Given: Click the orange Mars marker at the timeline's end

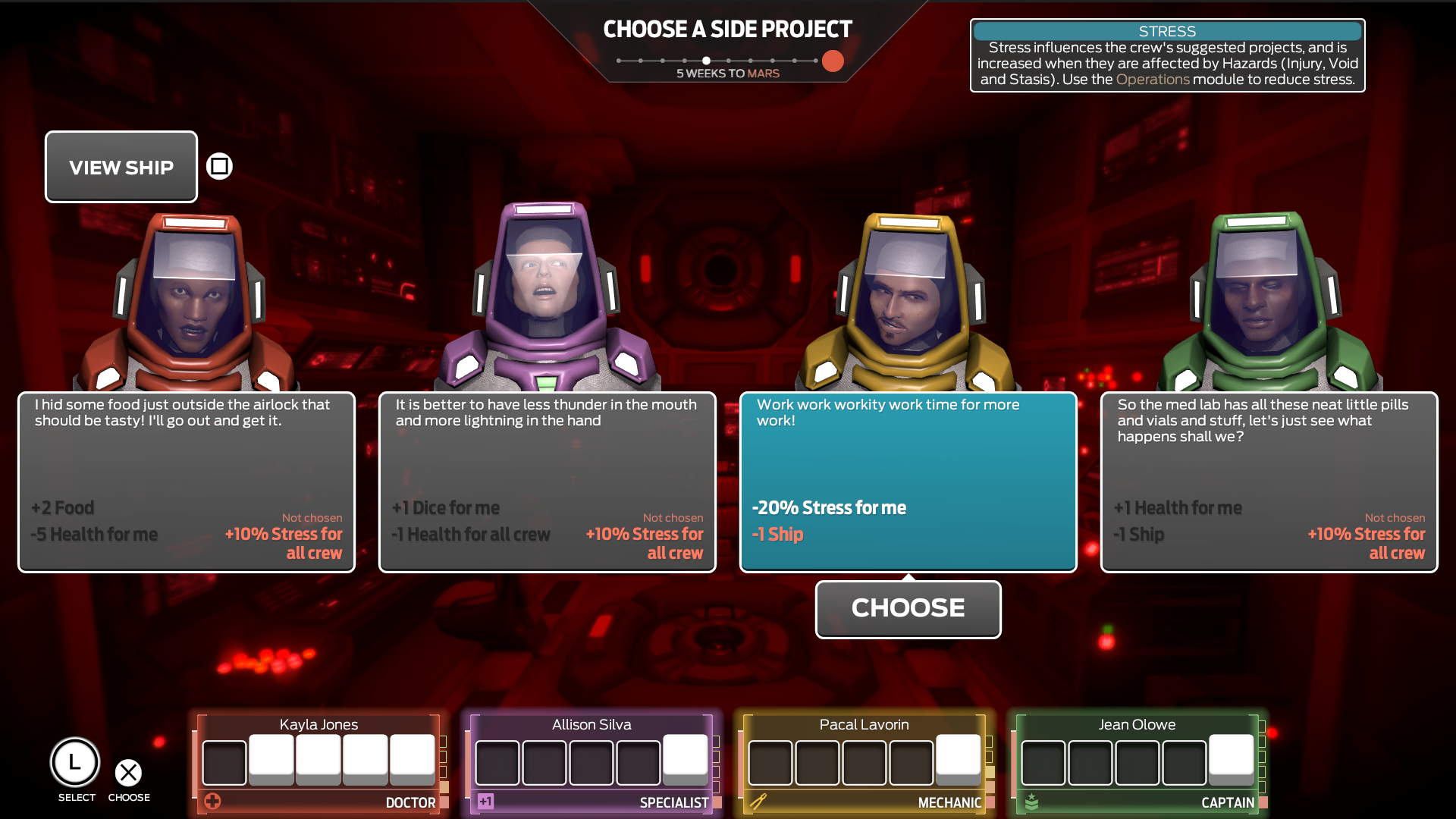Looking at the screenshot, I should (x=832, y=61).
